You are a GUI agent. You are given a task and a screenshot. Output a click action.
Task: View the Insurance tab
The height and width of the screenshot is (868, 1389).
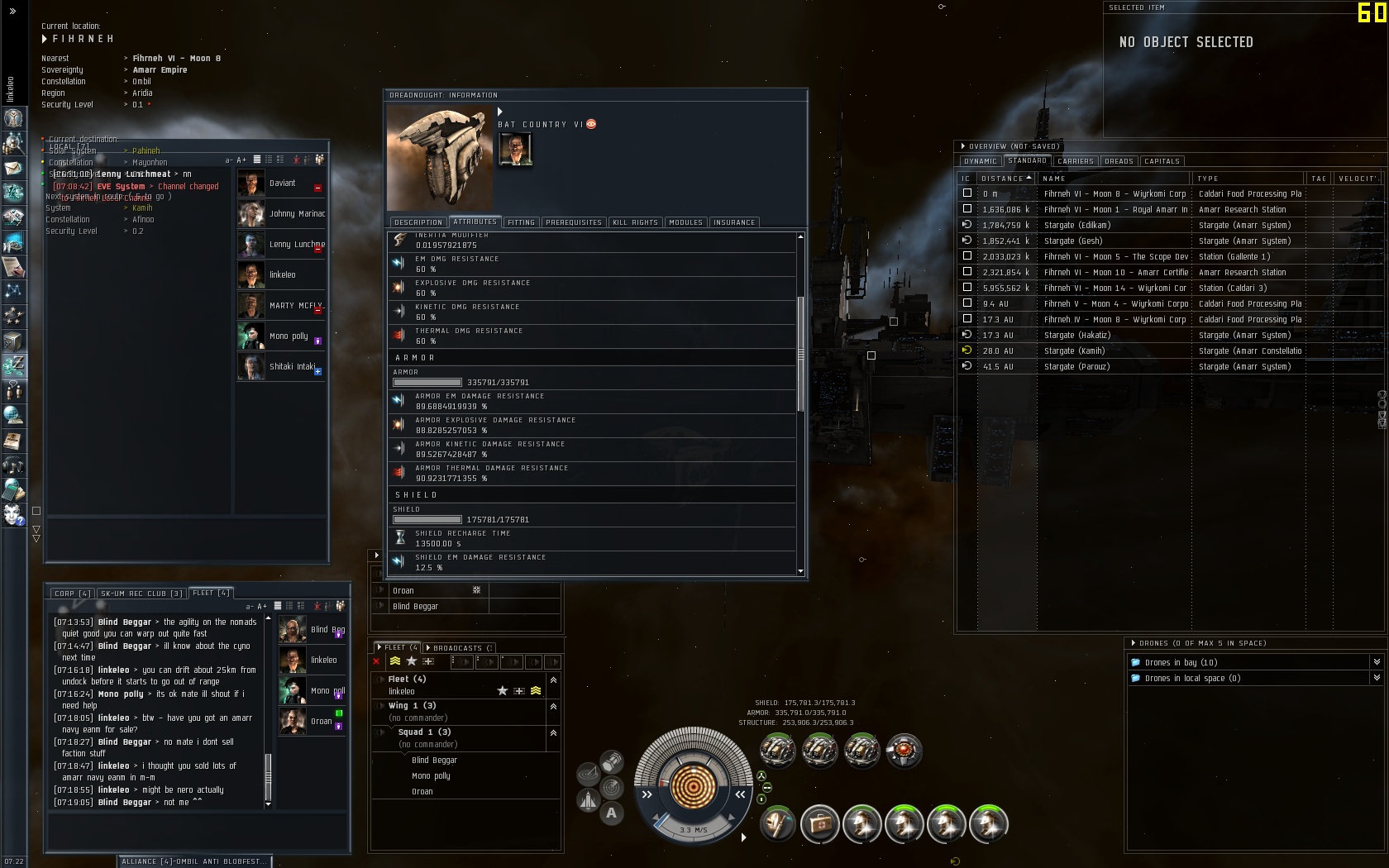[x=734, y=222]
